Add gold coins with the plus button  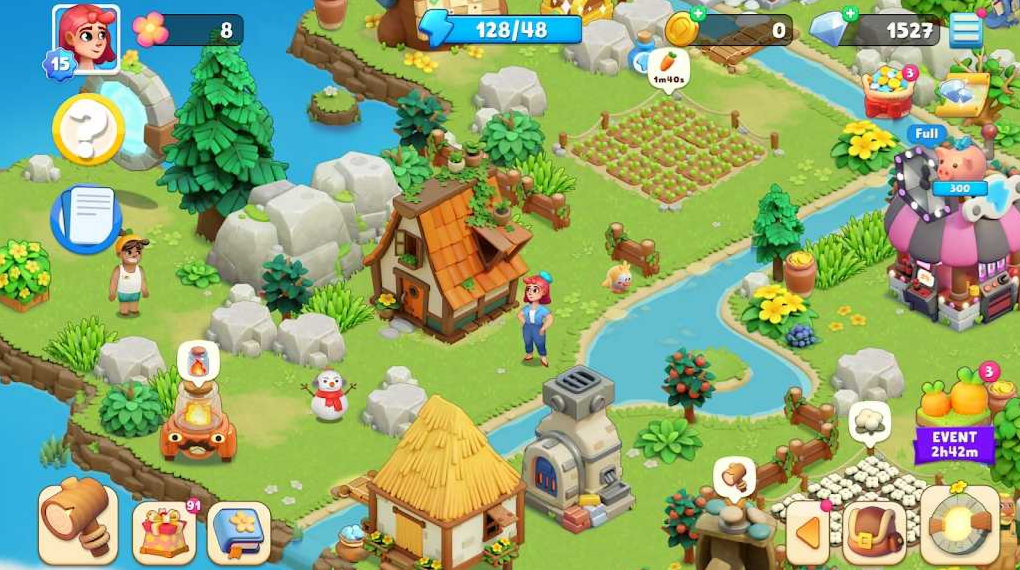[697, 14]
